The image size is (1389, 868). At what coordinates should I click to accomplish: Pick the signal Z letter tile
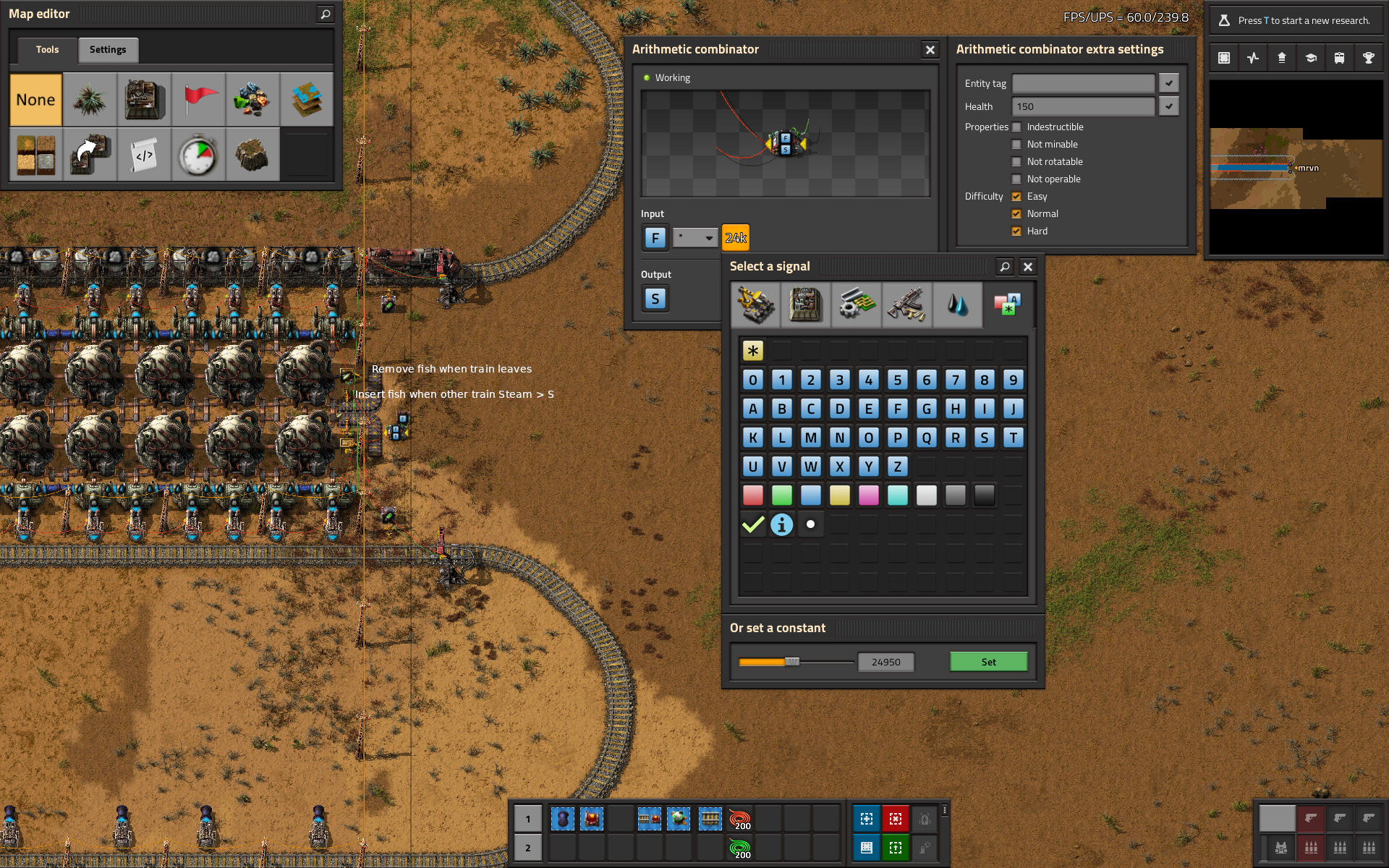point(898,467)
